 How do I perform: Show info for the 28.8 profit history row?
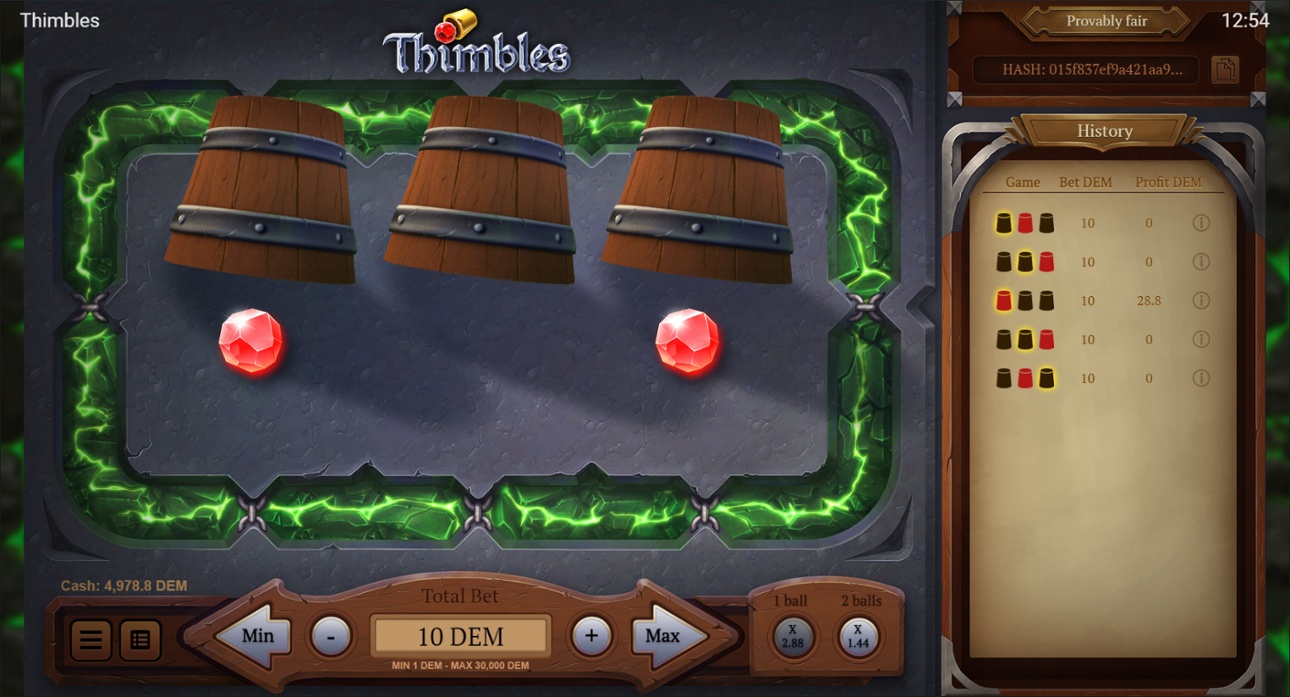[x=1201, y=300]
